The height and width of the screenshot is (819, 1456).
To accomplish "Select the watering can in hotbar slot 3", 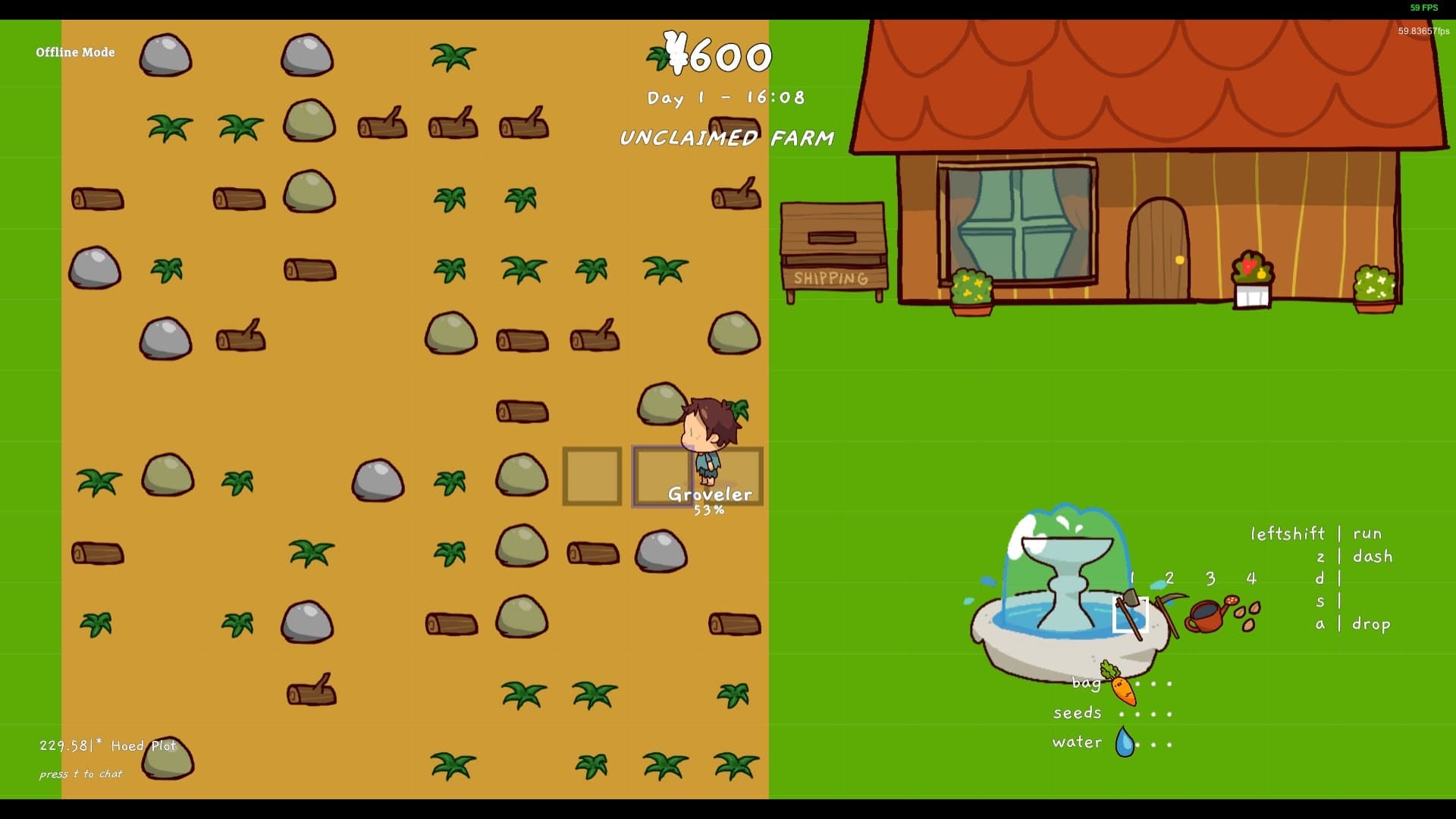I will click(1209, 613).
